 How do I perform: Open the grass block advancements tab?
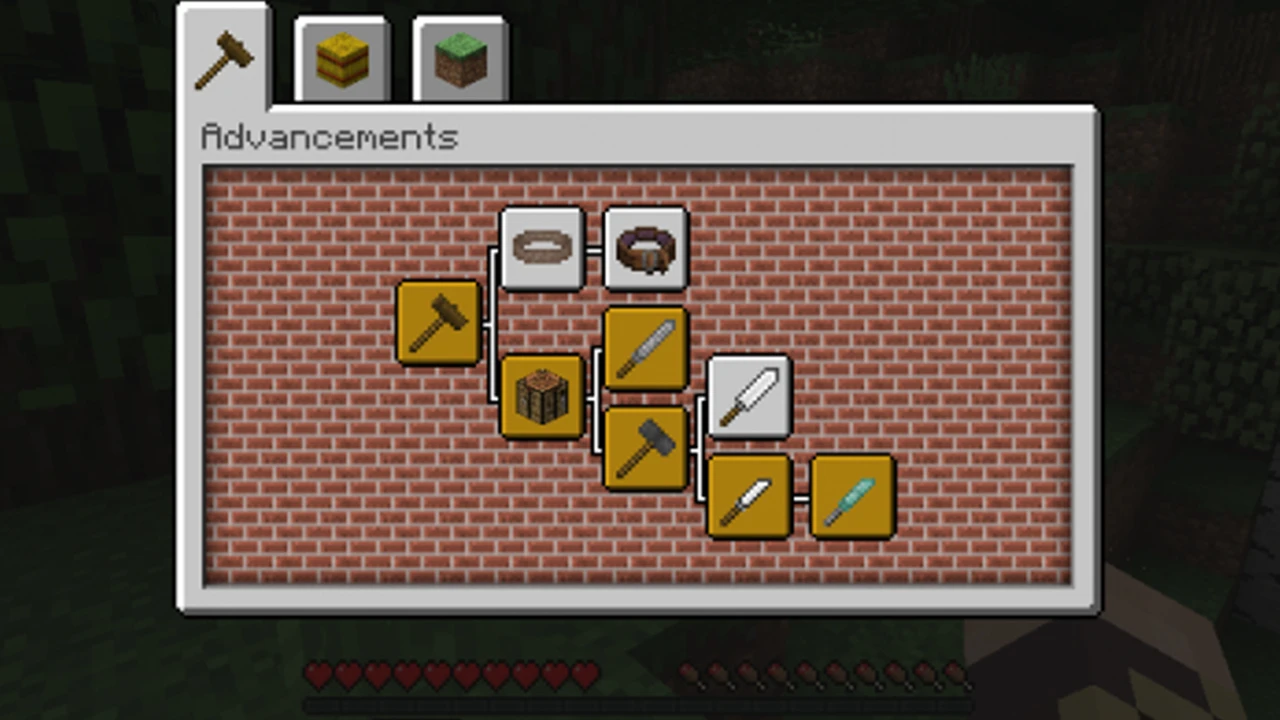click(x=459, y=57)
